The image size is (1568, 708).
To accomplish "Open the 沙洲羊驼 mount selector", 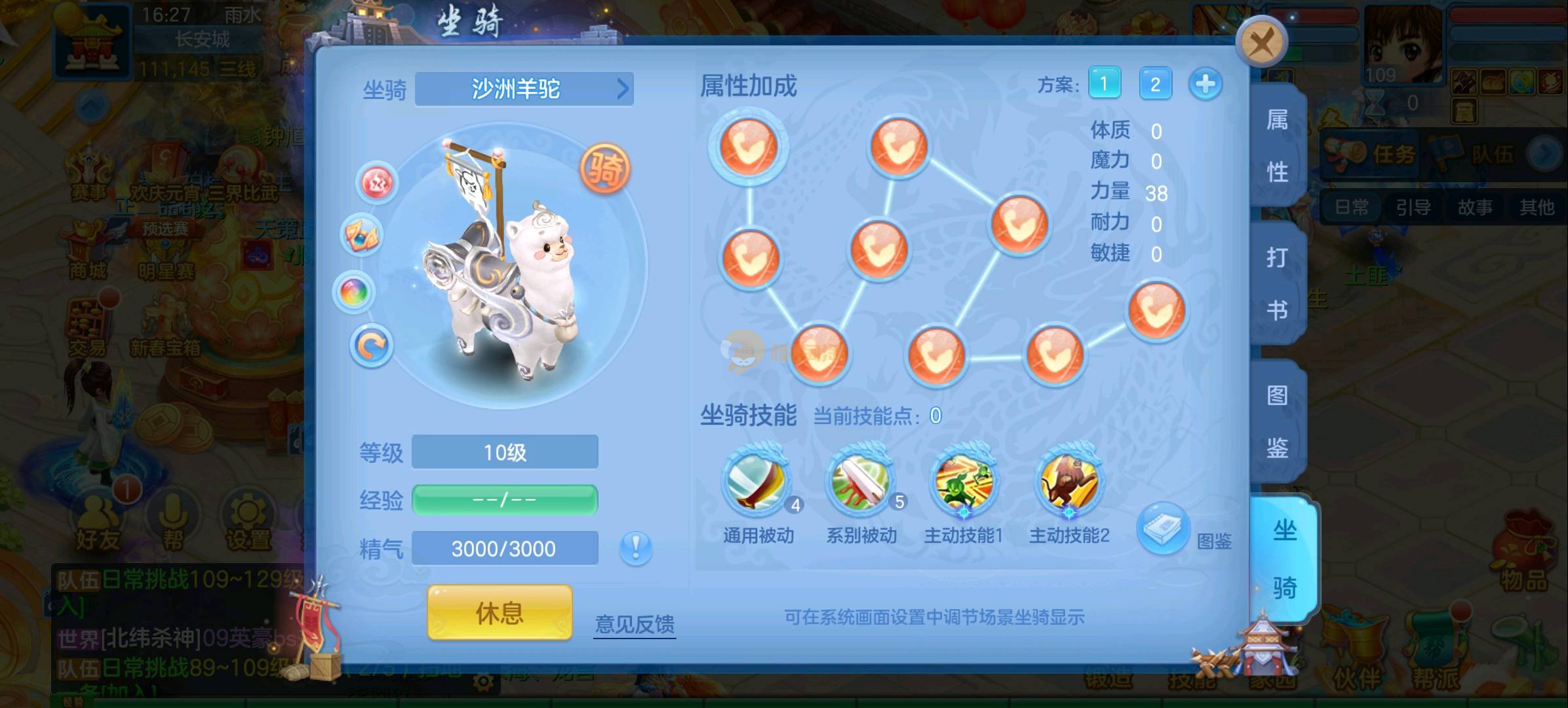I will click(x=524, y=89).
